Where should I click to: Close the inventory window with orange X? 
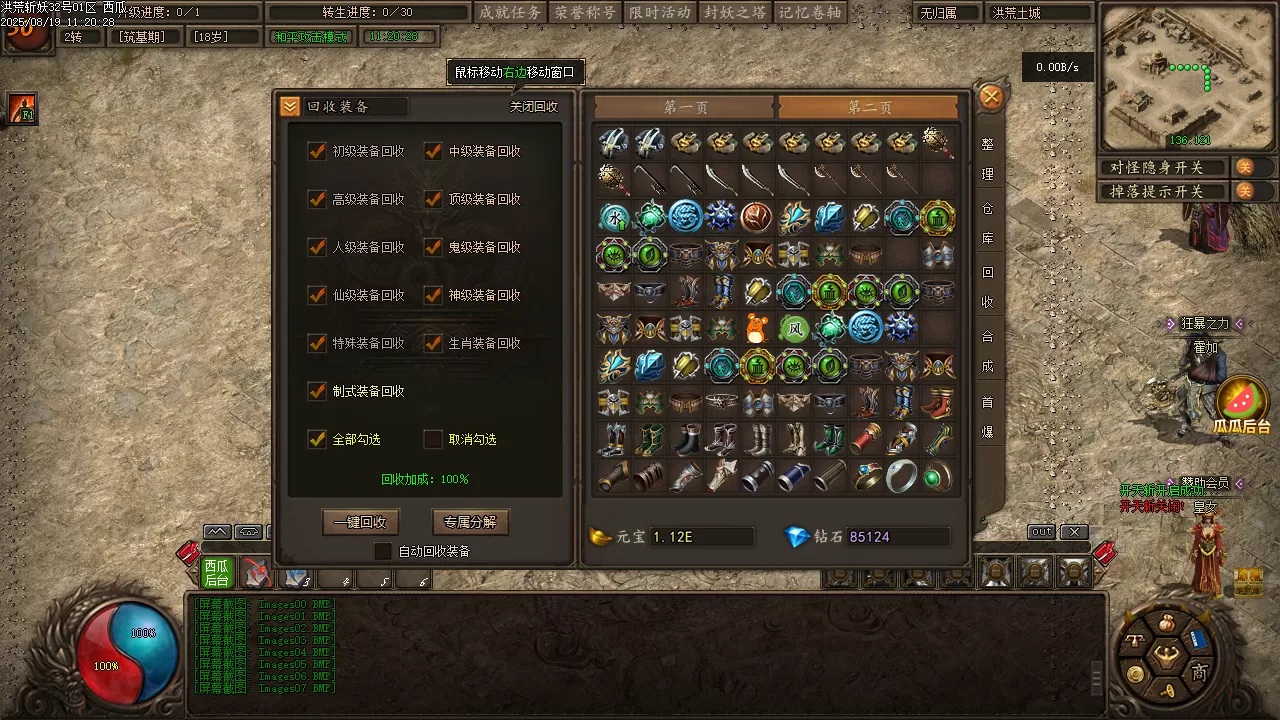click(x=991, y=97)
